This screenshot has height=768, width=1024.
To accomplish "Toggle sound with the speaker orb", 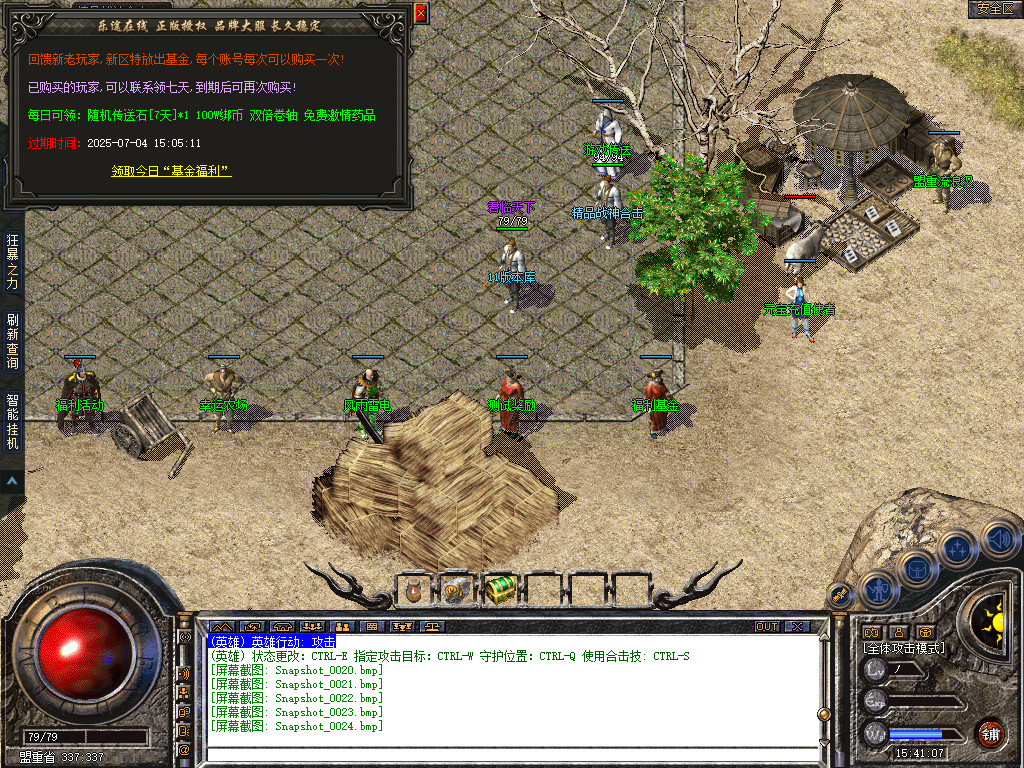I will [x=1000, y=541].
